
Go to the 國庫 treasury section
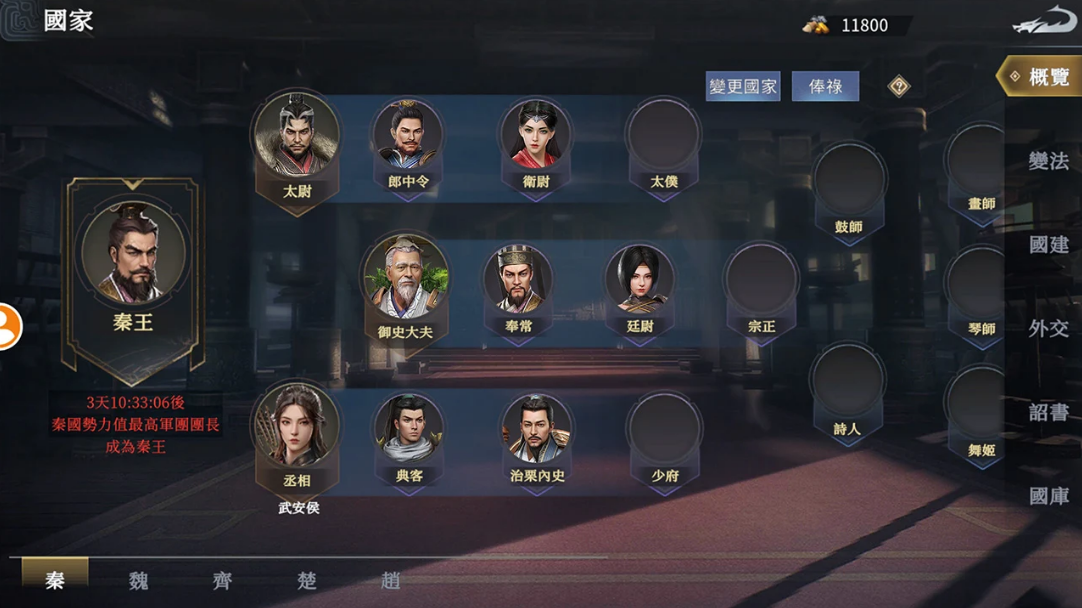tap(1048, 496)
